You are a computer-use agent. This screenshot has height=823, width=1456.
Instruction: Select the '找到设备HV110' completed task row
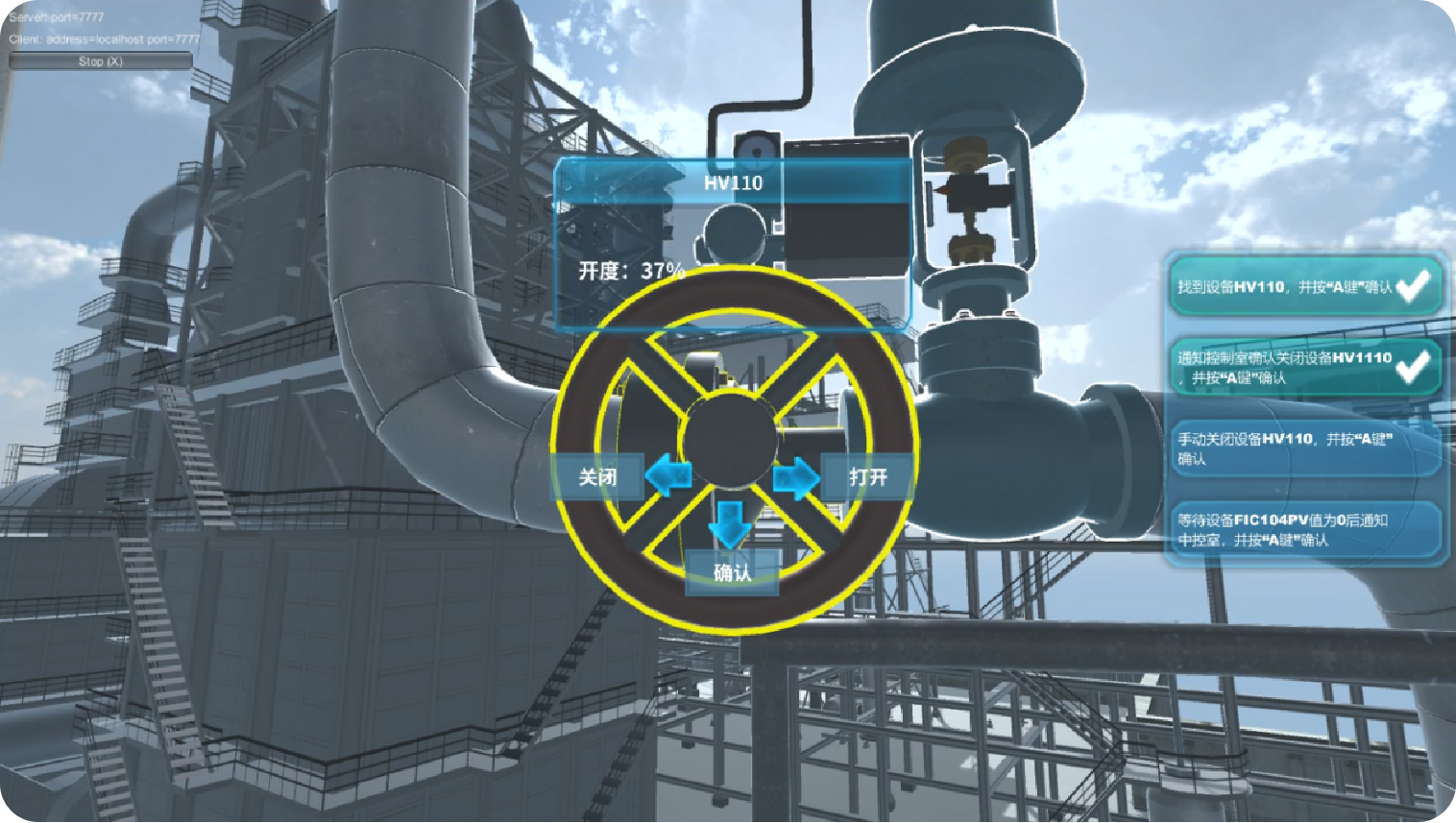pyautogui.click(x=1303, y=286)
